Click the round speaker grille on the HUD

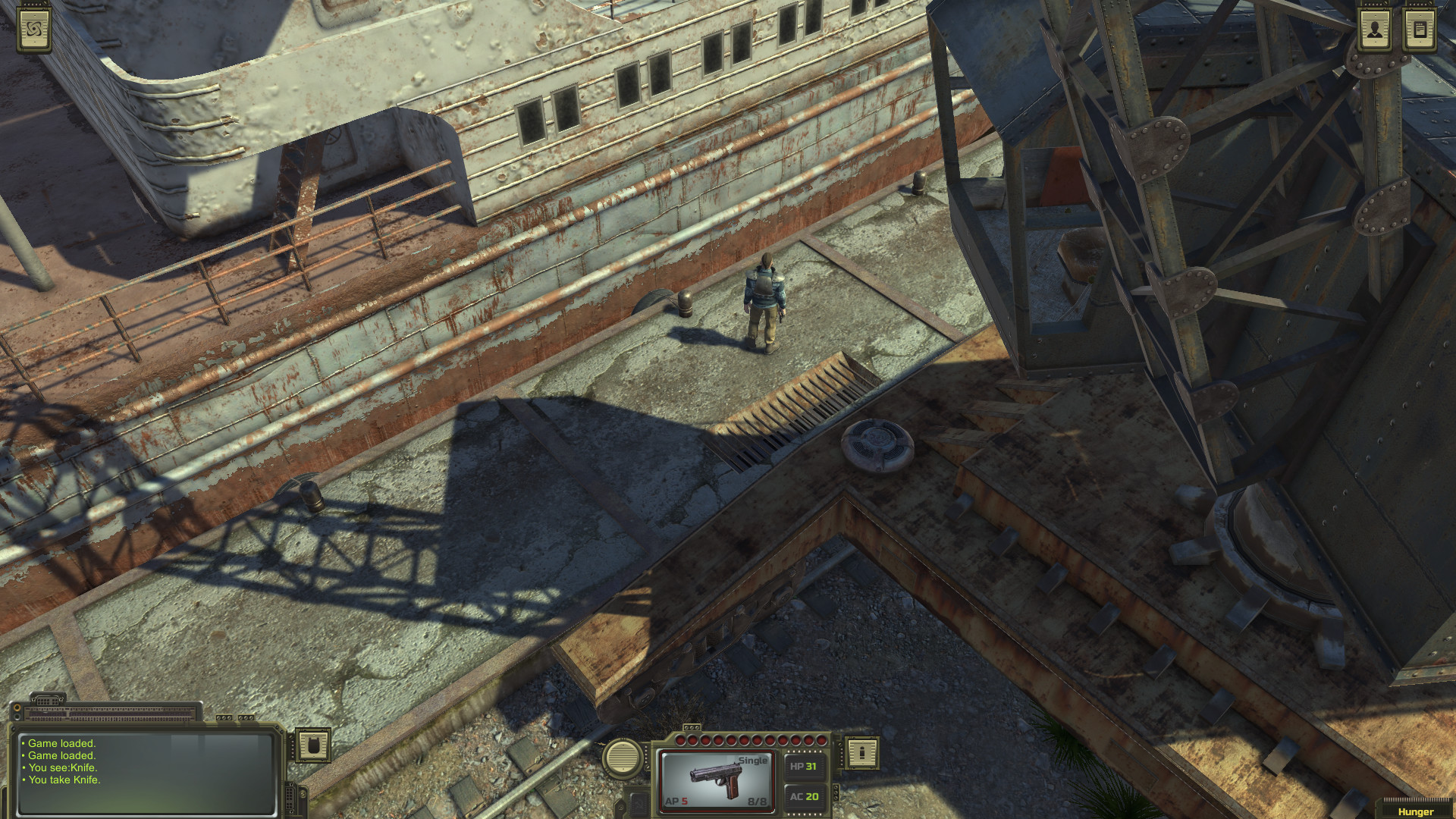[622, 757]
